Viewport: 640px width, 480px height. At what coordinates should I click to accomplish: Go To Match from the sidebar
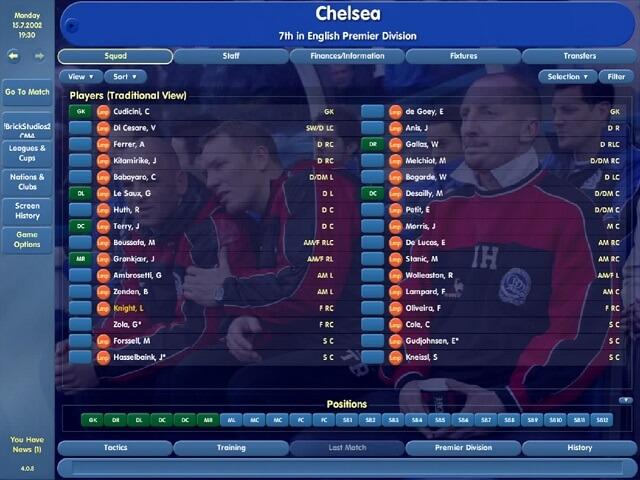pos(27,92)
